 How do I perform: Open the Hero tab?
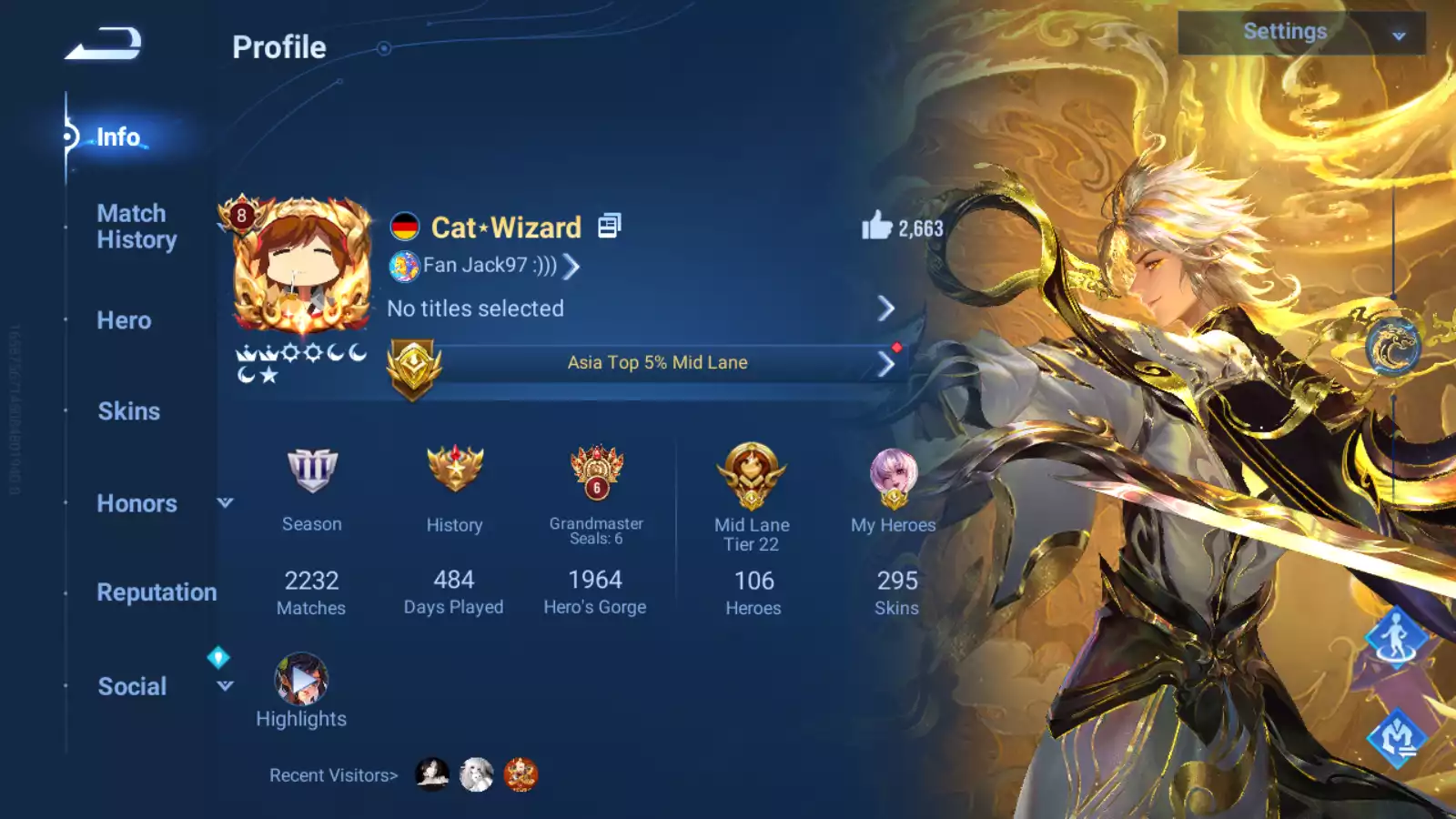pos(124,320)
